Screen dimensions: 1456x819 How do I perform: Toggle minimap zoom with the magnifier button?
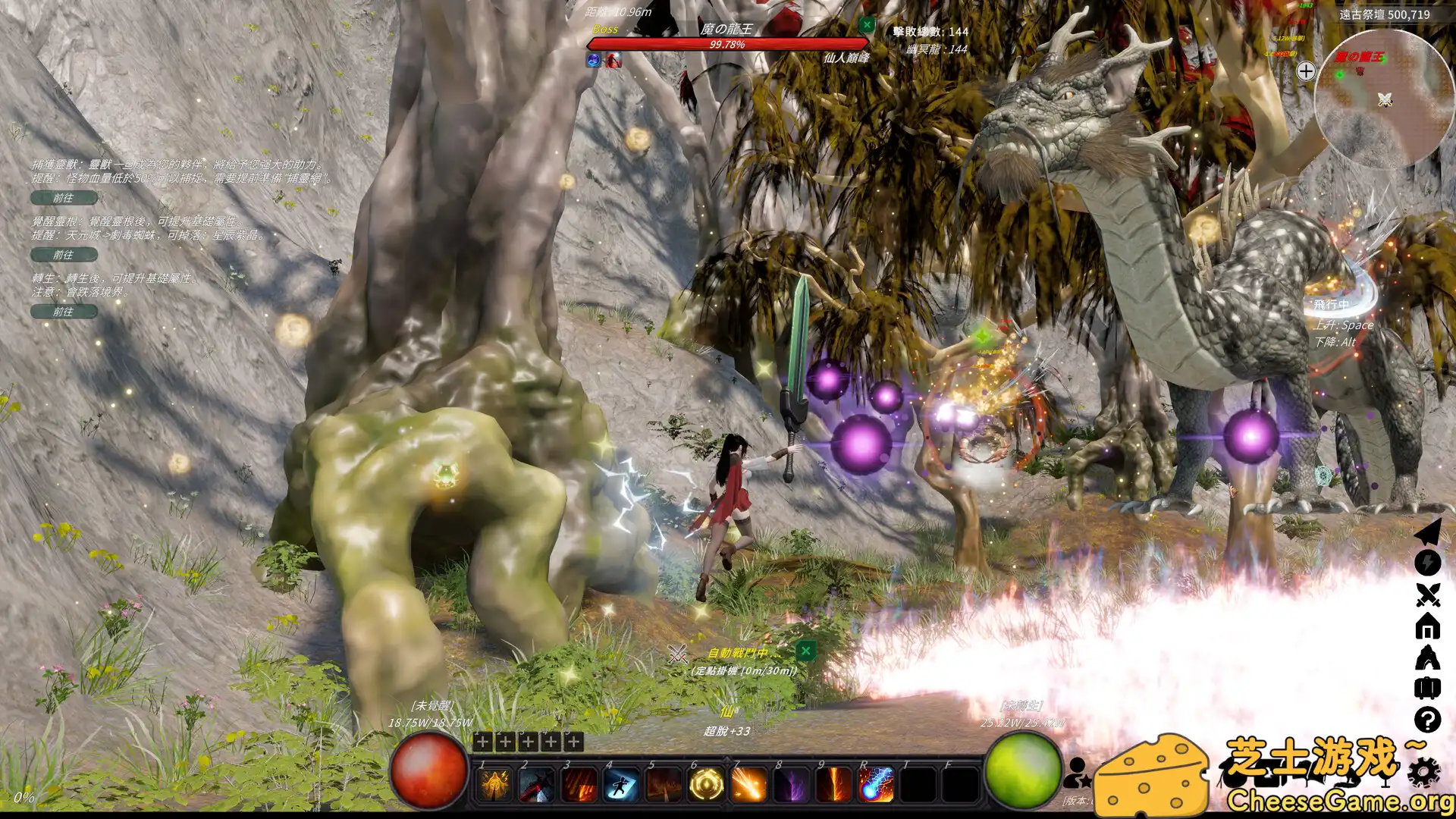[1306, 70]
